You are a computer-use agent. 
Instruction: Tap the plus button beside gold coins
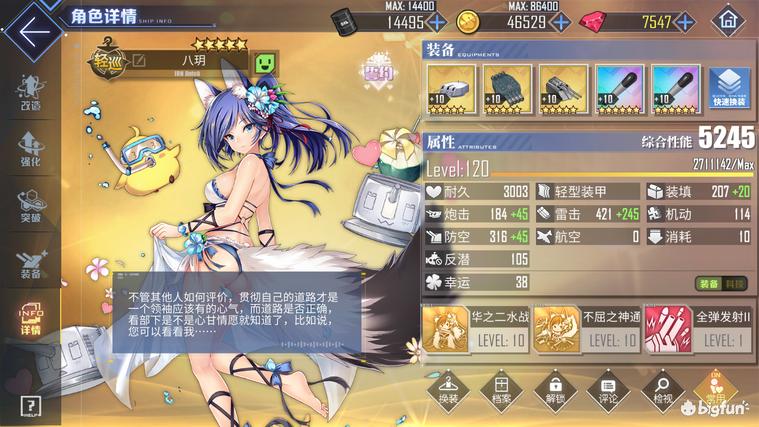click(560, 21)
